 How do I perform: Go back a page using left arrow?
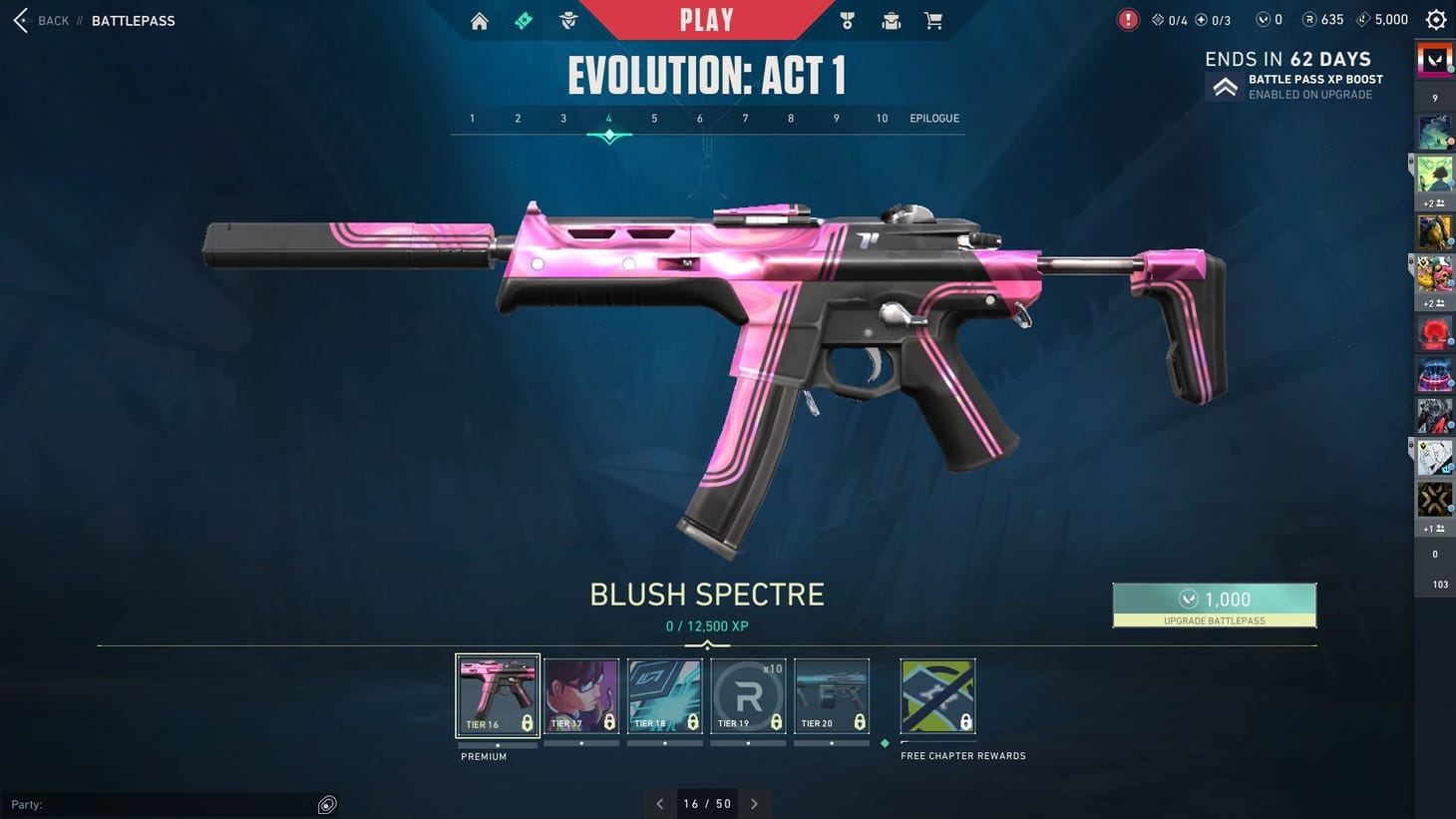(x=659, y=803)
